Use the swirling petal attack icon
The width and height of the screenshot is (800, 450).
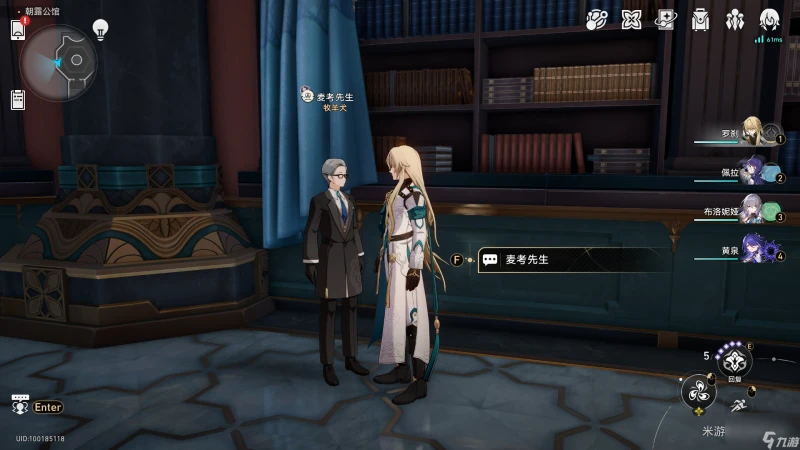pos(698,392)
